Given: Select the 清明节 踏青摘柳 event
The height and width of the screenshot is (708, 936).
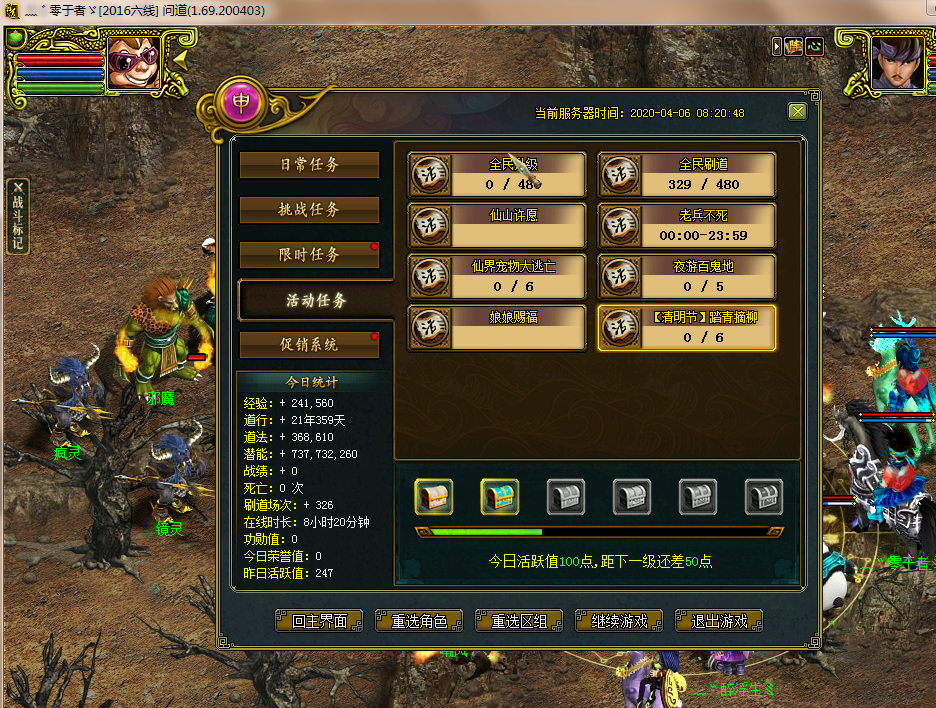Looking at the screenshot, I should (687, 327).
